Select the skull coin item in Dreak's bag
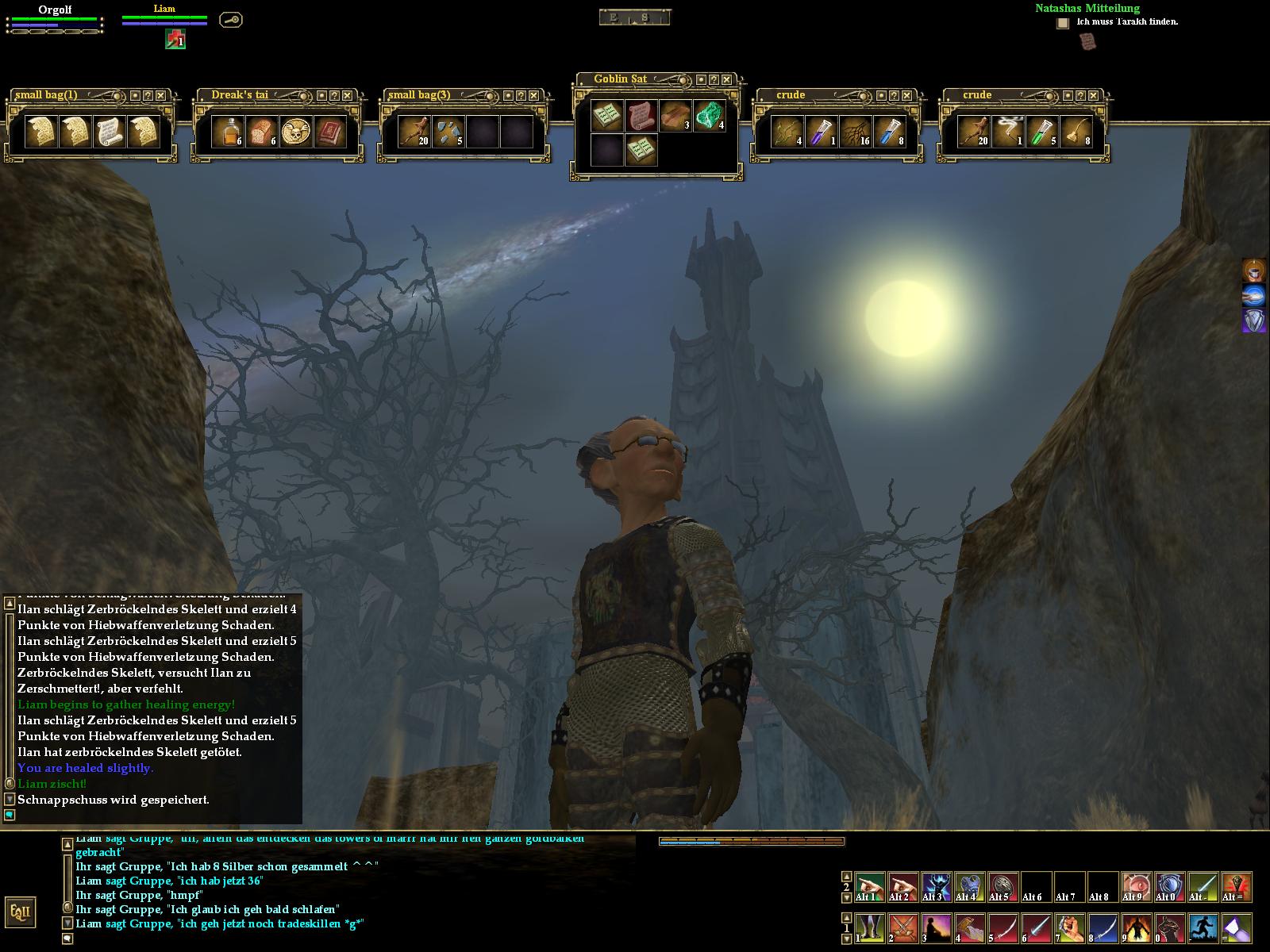 (296, 132)
